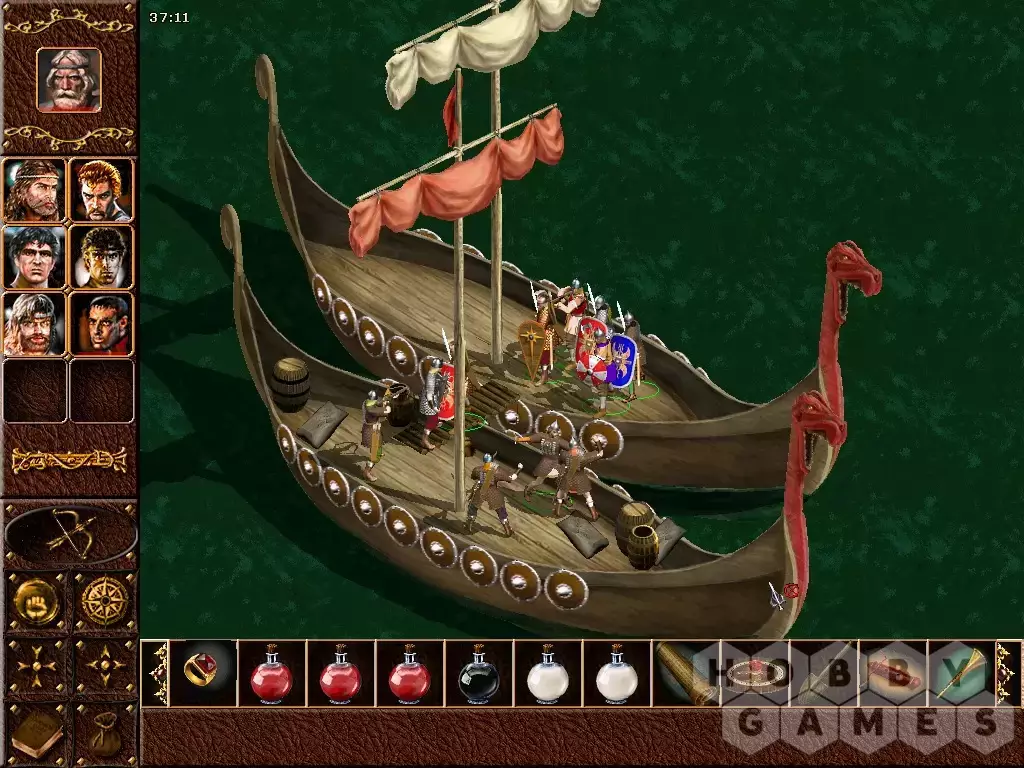
Task: Activate the bow and arrow attack button
Action: coord(69,535)
